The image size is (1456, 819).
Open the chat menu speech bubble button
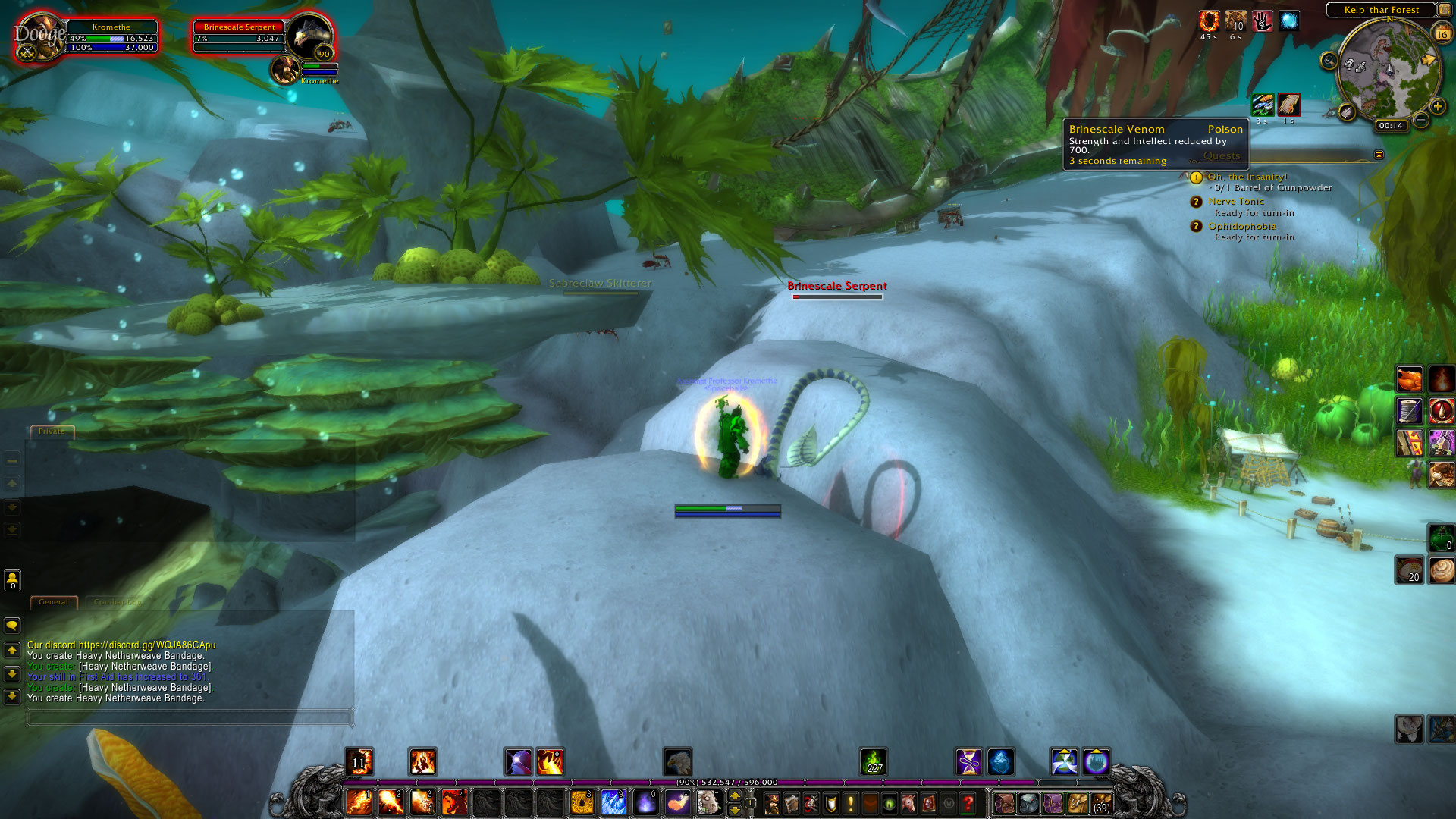click(12, 626)
